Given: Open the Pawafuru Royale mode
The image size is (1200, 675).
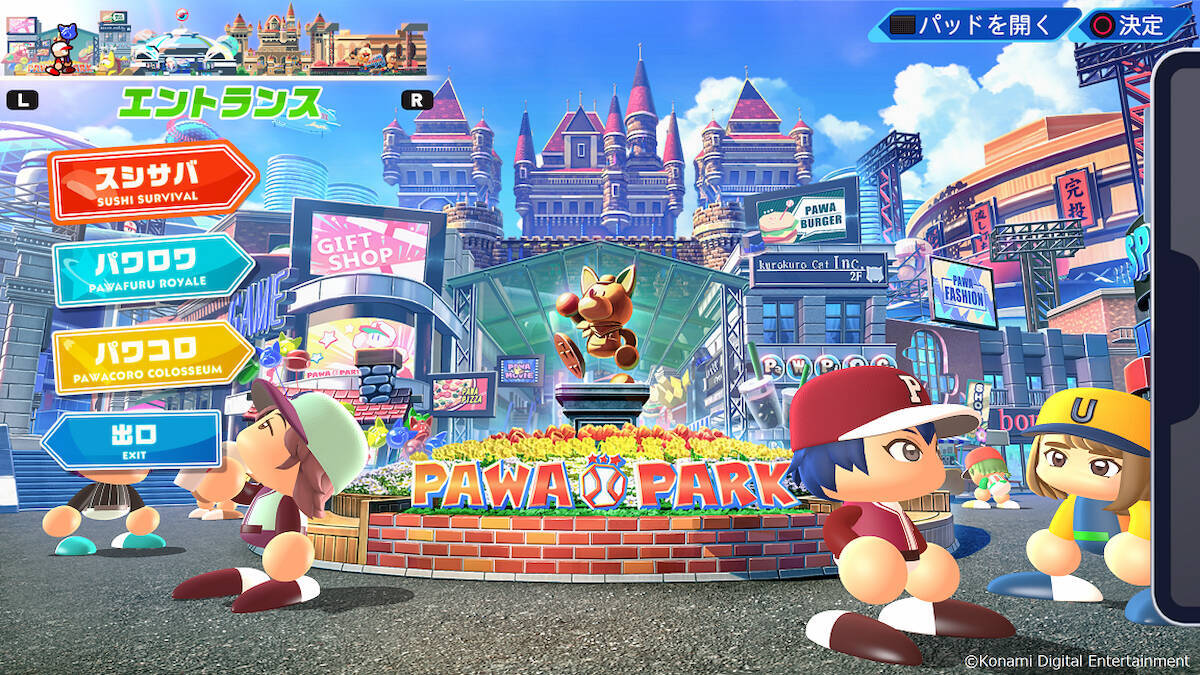Looking at the screenshot, I should pos(150,269).
